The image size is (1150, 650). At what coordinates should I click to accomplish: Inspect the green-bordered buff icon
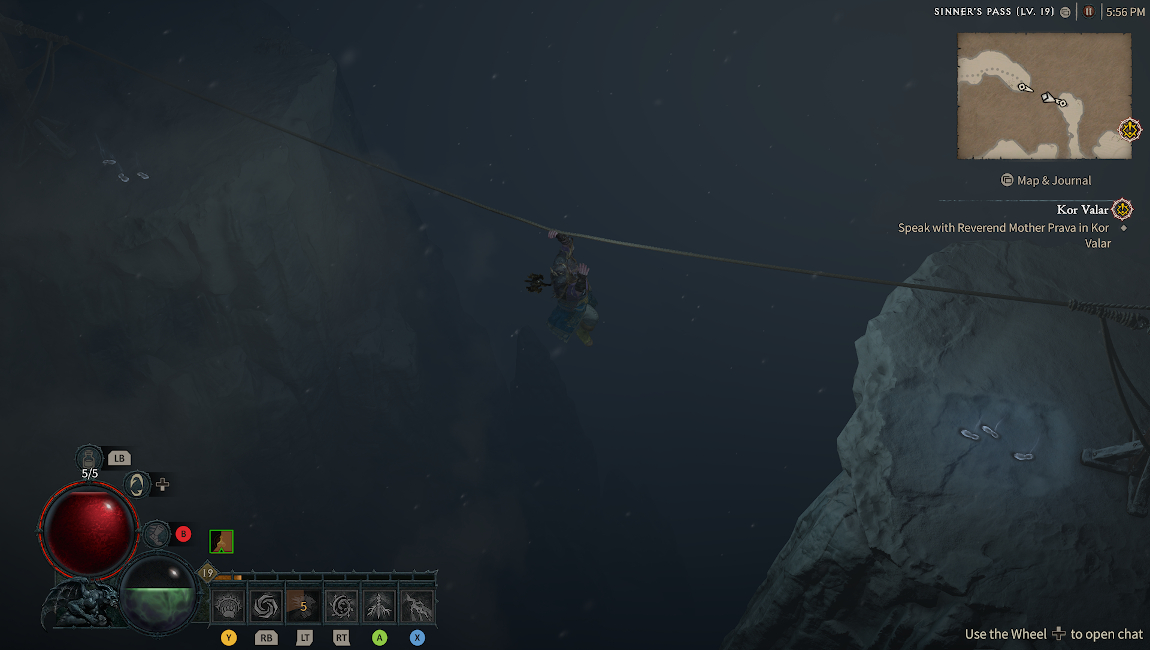point(221,542)
